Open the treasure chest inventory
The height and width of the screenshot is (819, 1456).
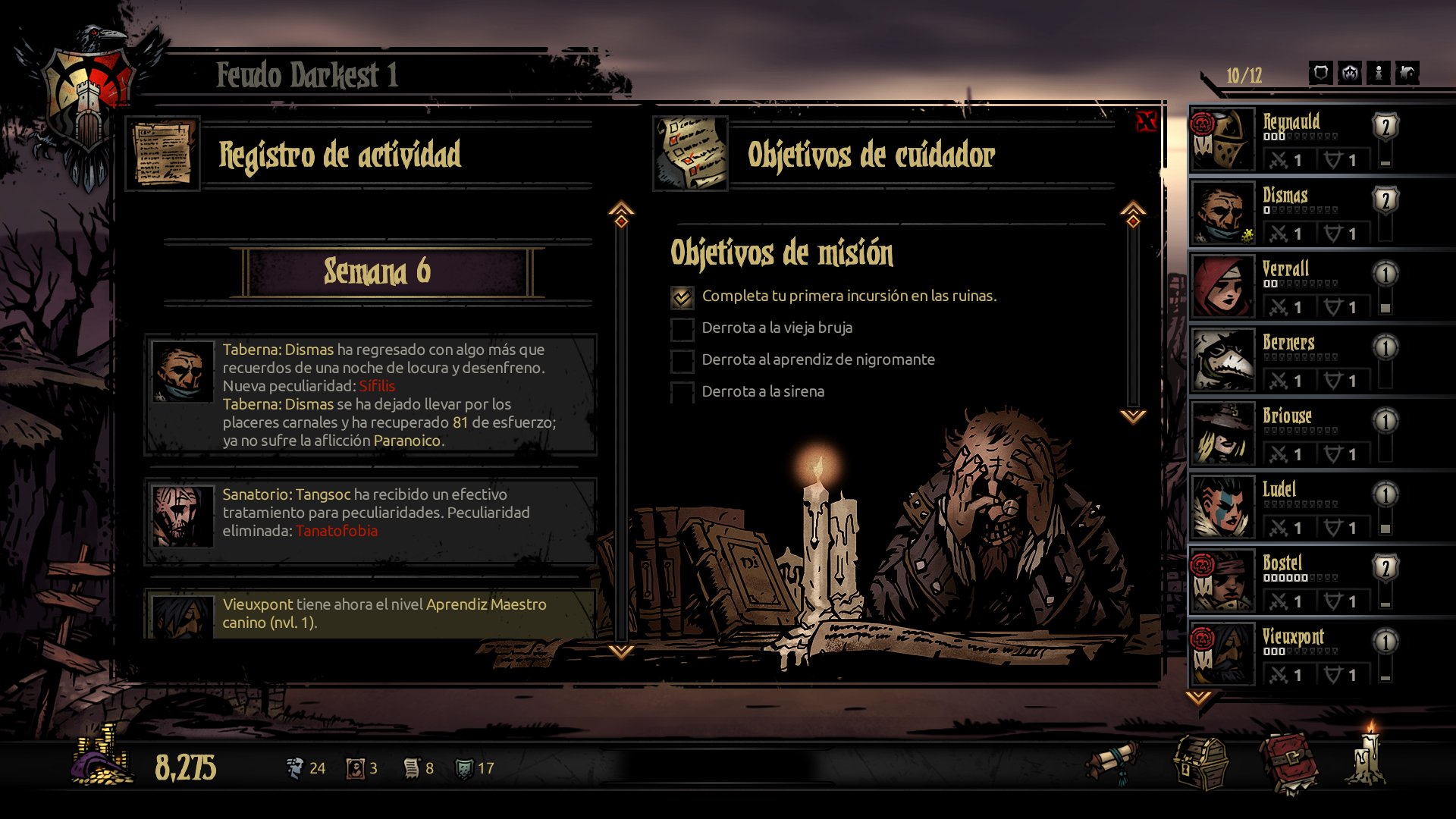1200,764
